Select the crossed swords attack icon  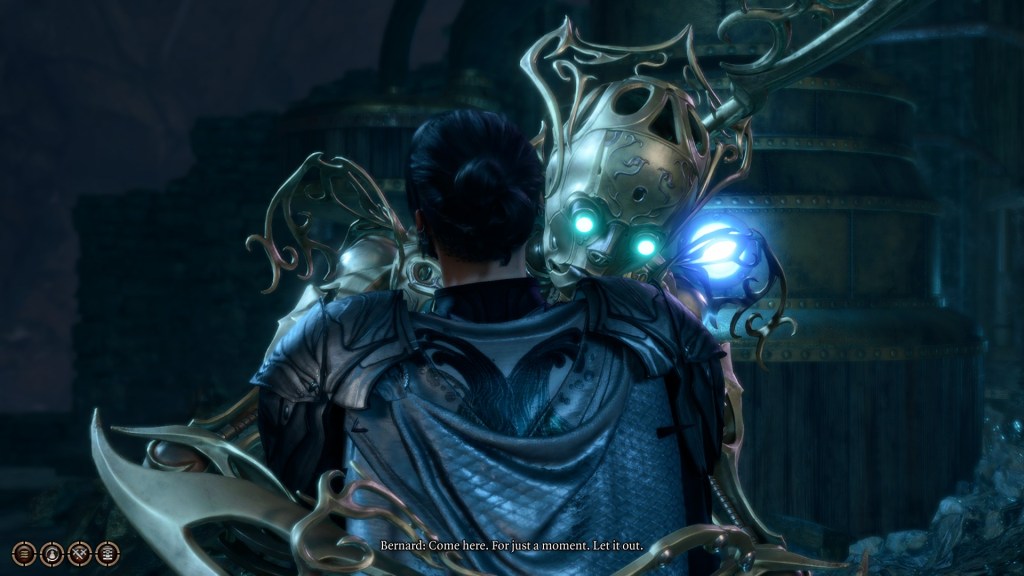(x=79, y=553)
